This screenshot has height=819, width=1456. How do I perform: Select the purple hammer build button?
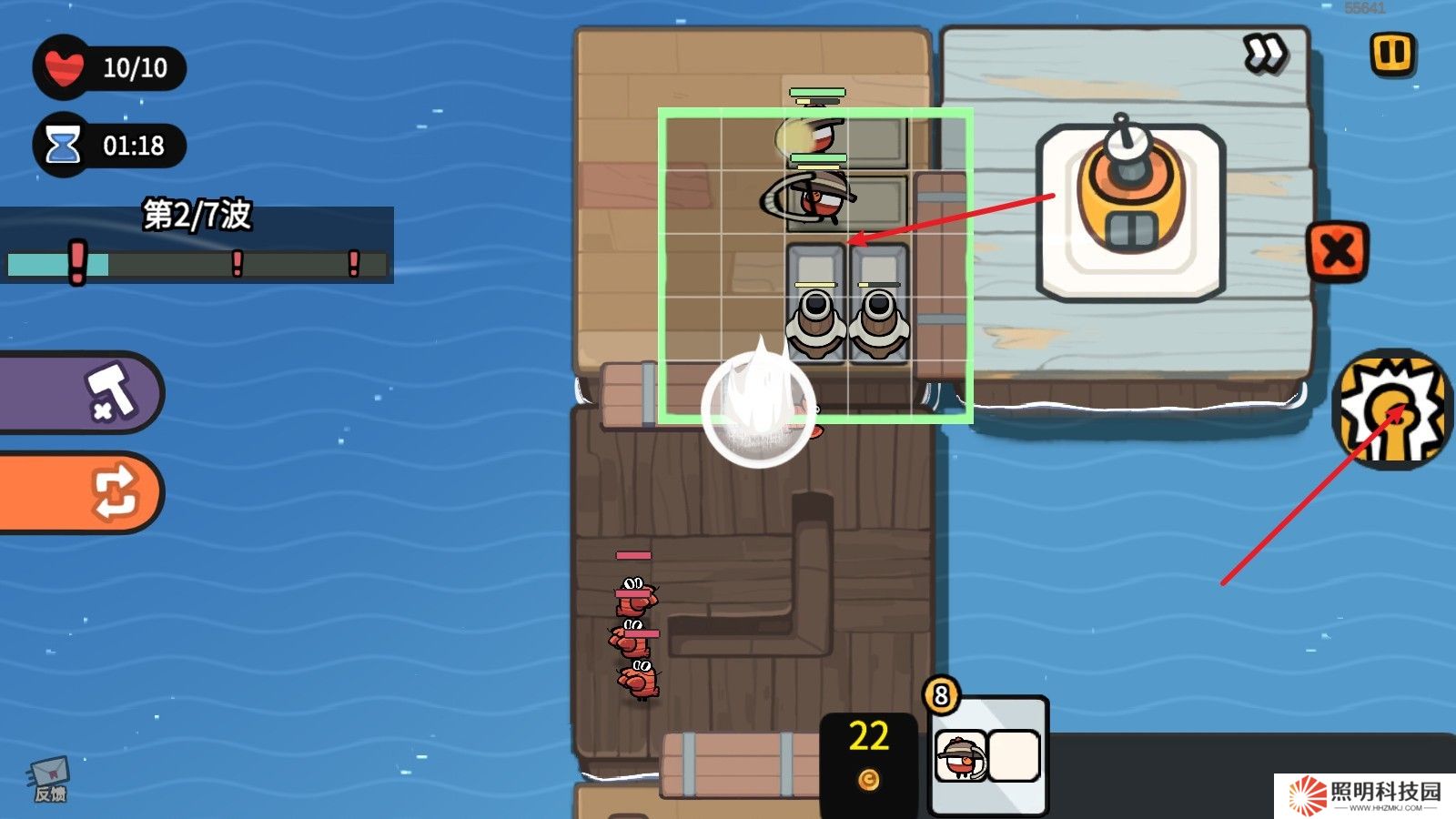pos(82,392)
